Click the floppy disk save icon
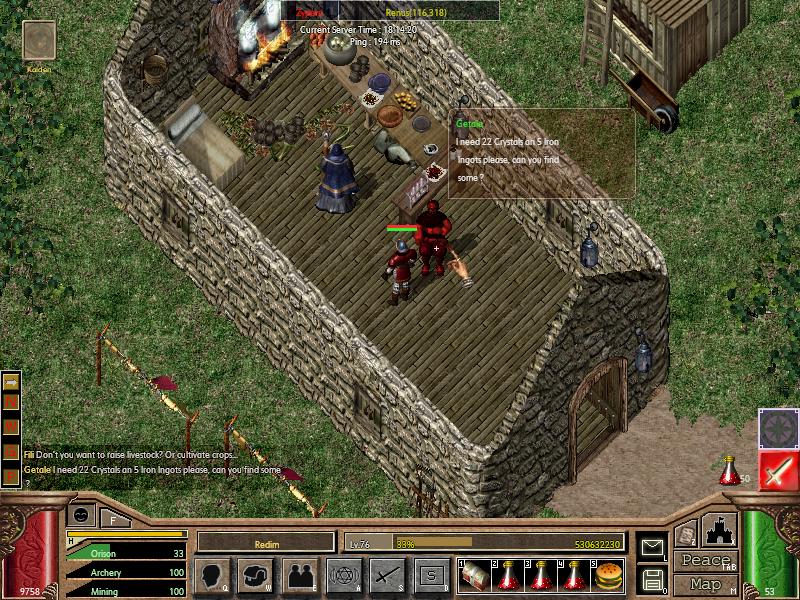This screenshot has height=600, width=800. click(x=652, y=578)
